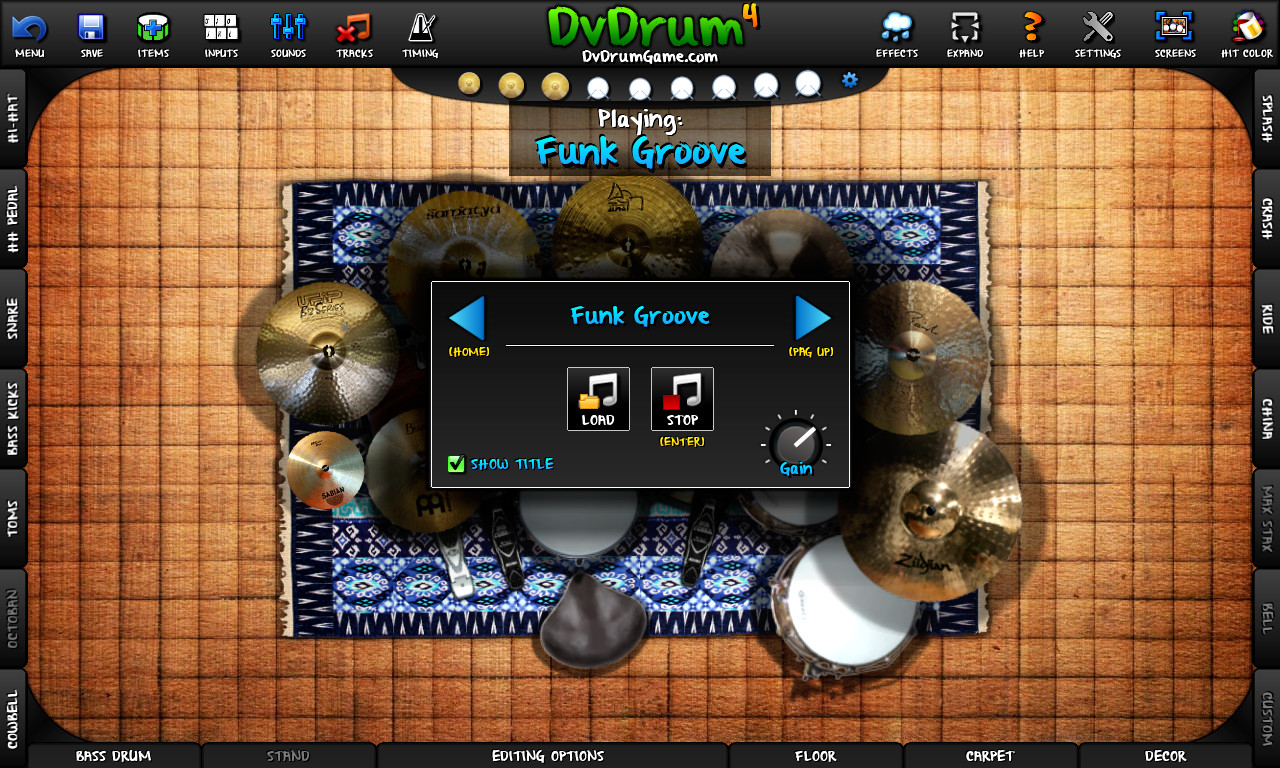Click the gear icon above the kit

(x=848, y=80)
